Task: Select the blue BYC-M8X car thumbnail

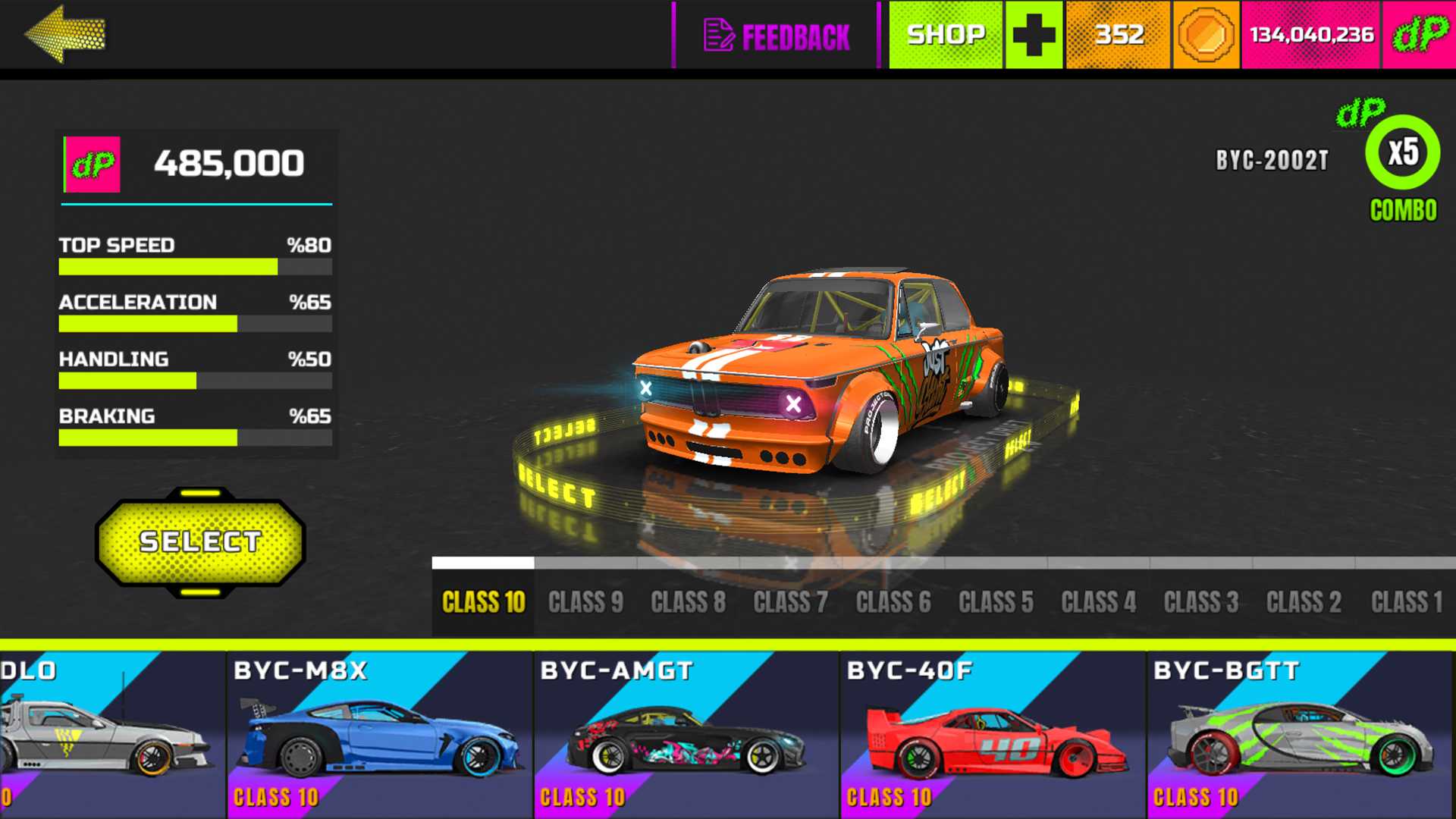Action: (379, 732)
